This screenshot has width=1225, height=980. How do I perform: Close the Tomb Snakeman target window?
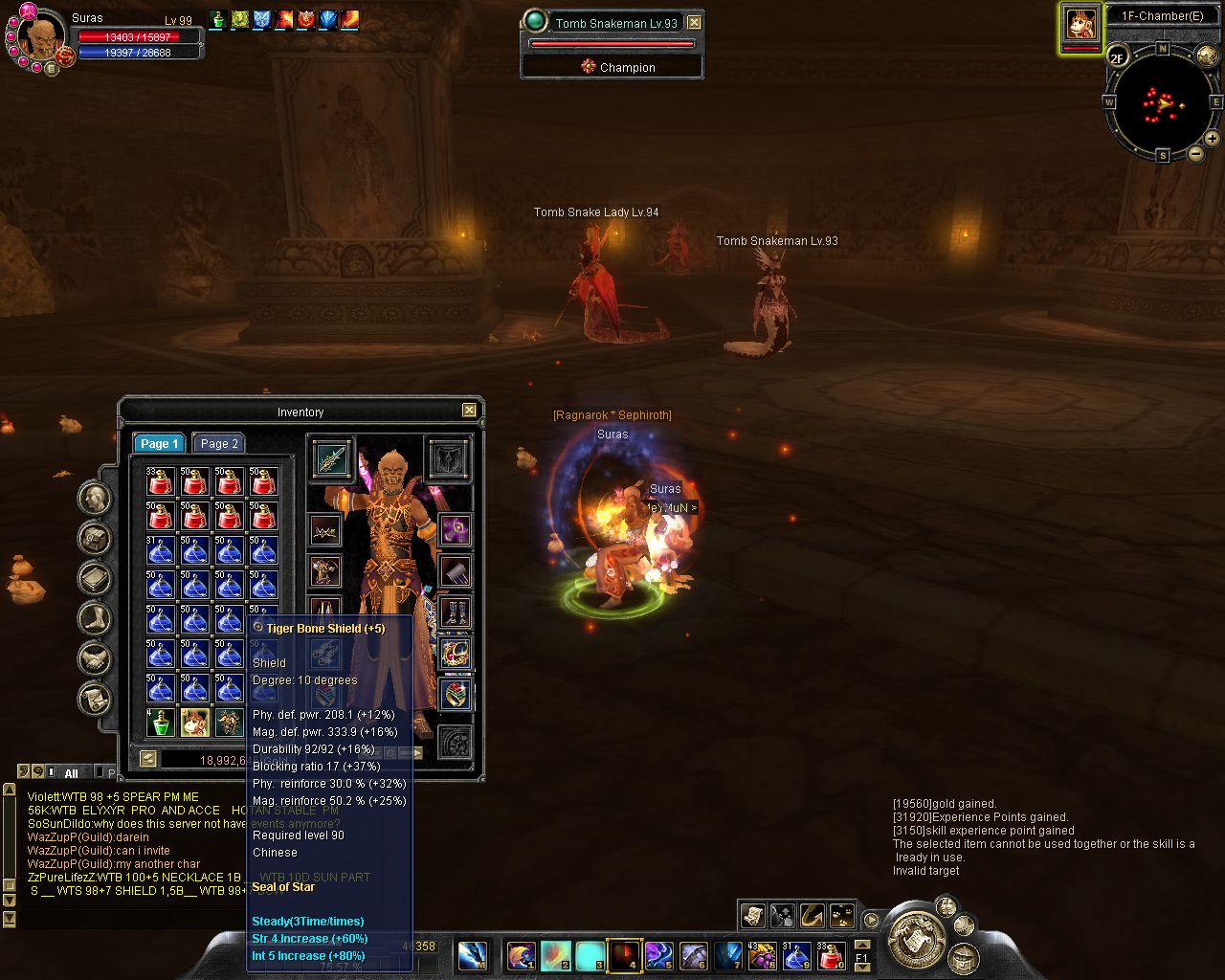coord(695,23)
